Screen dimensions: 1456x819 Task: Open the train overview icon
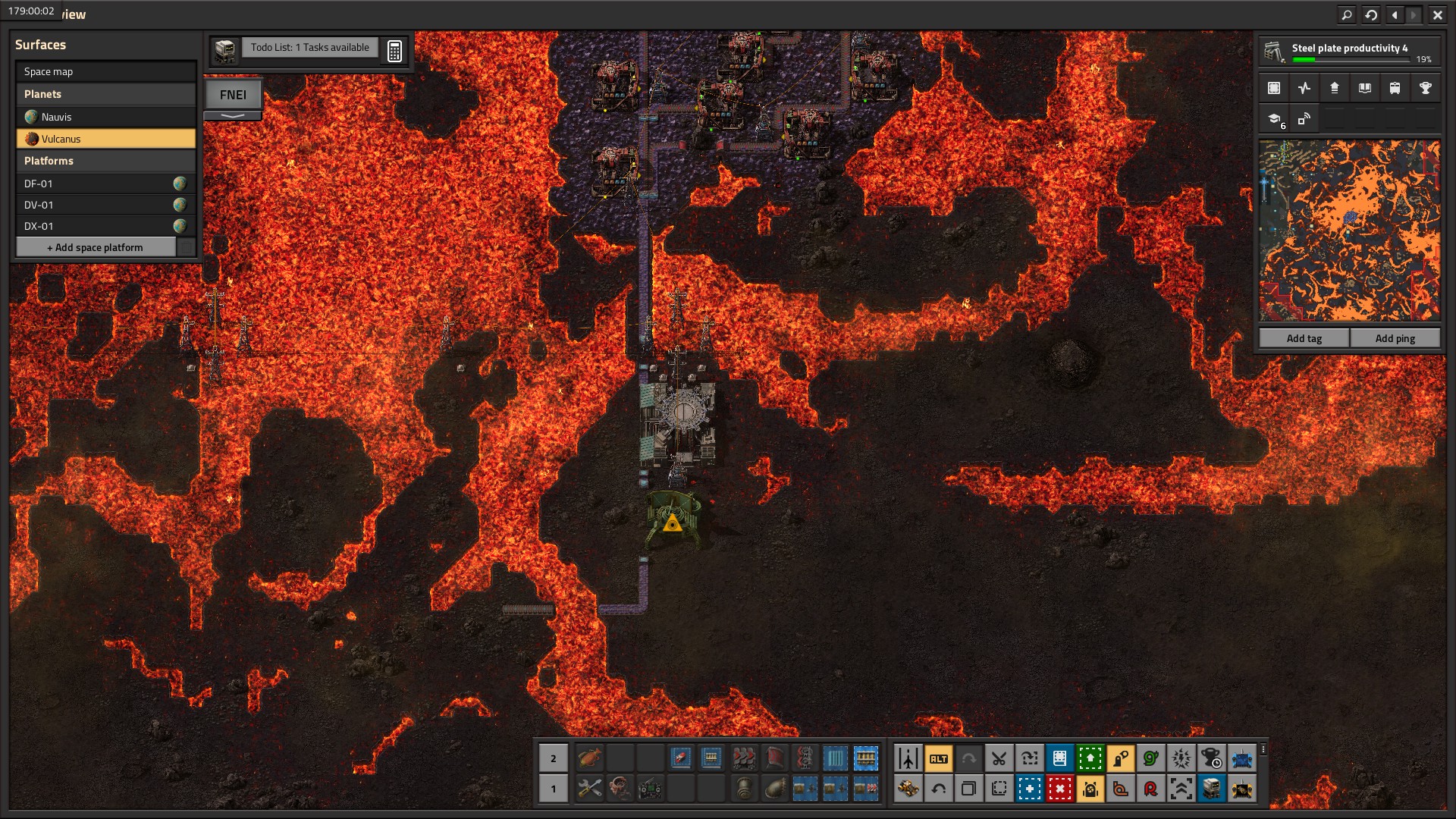pyautogui.click(x=1395, y=88)
